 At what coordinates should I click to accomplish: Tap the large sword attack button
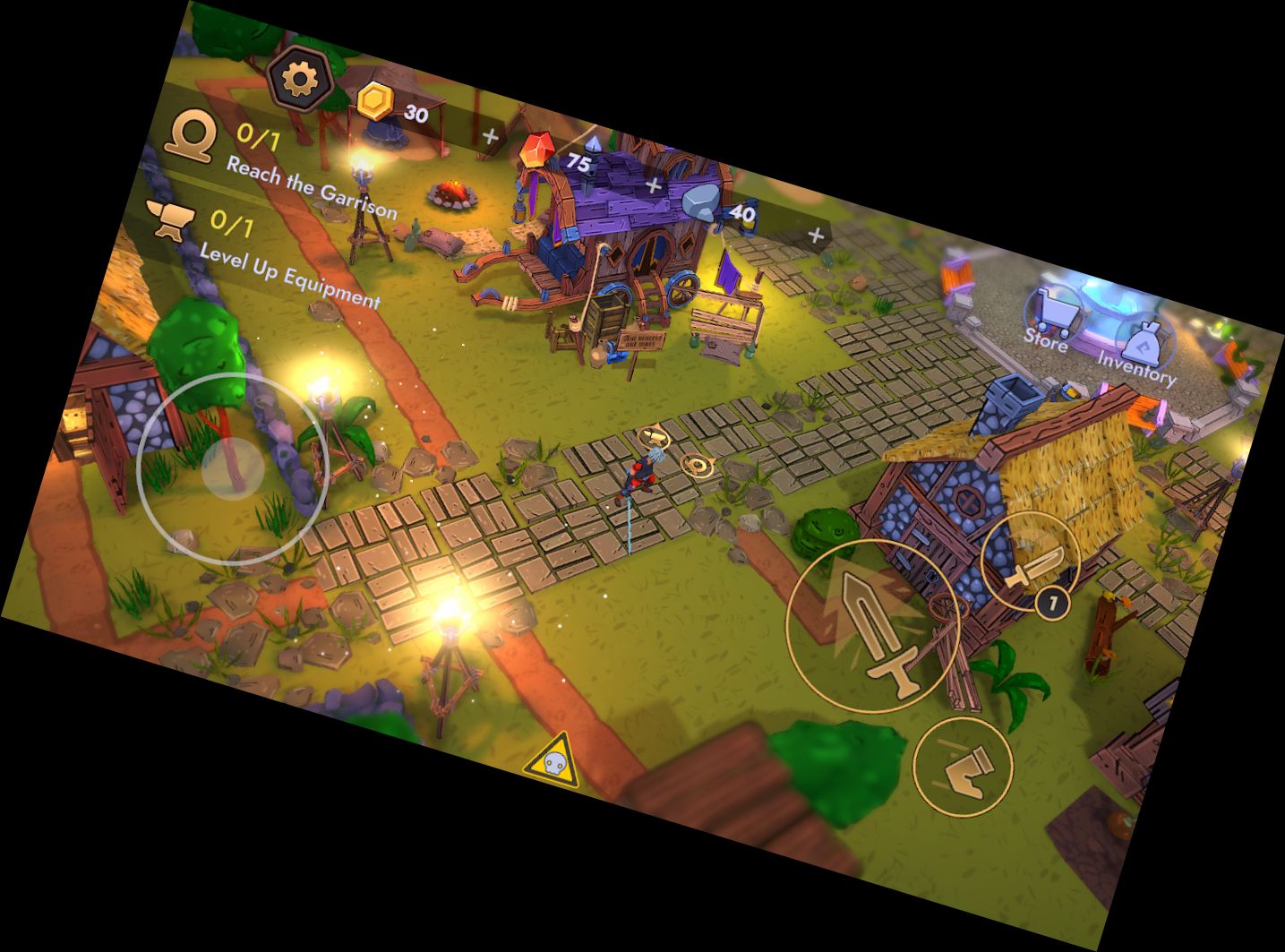click(873, 626)
